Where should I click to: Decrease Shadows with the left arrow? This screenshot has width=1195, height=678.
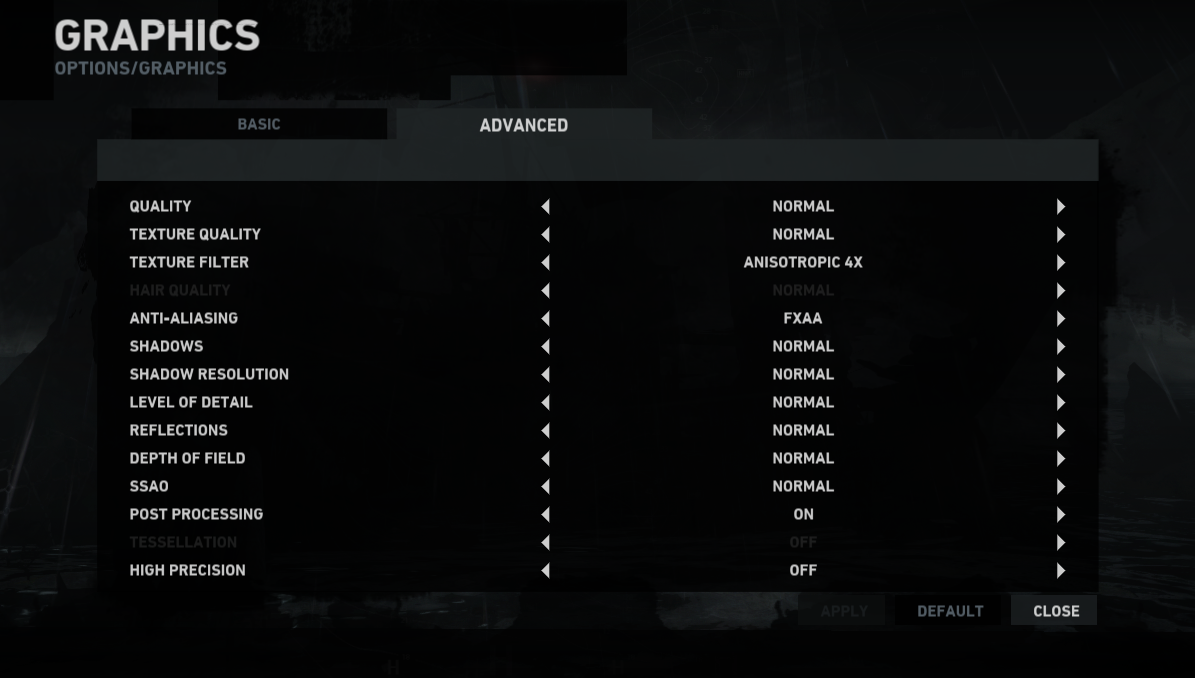[x=545, y=347]
